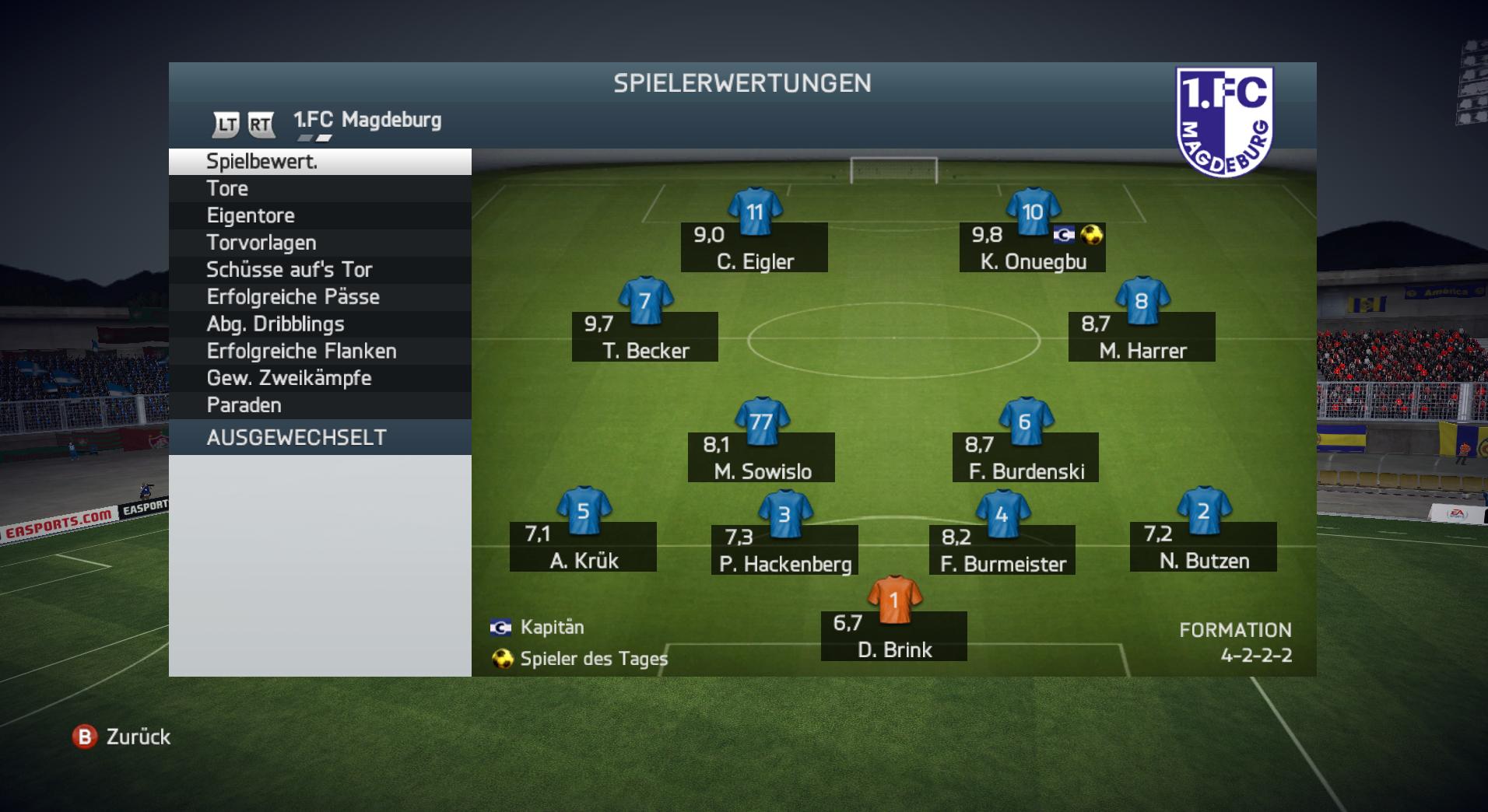This screenshot has height=812, width=1488.
Task: Pick C. Eigler on the pitch
Action: tap(754, 247)
